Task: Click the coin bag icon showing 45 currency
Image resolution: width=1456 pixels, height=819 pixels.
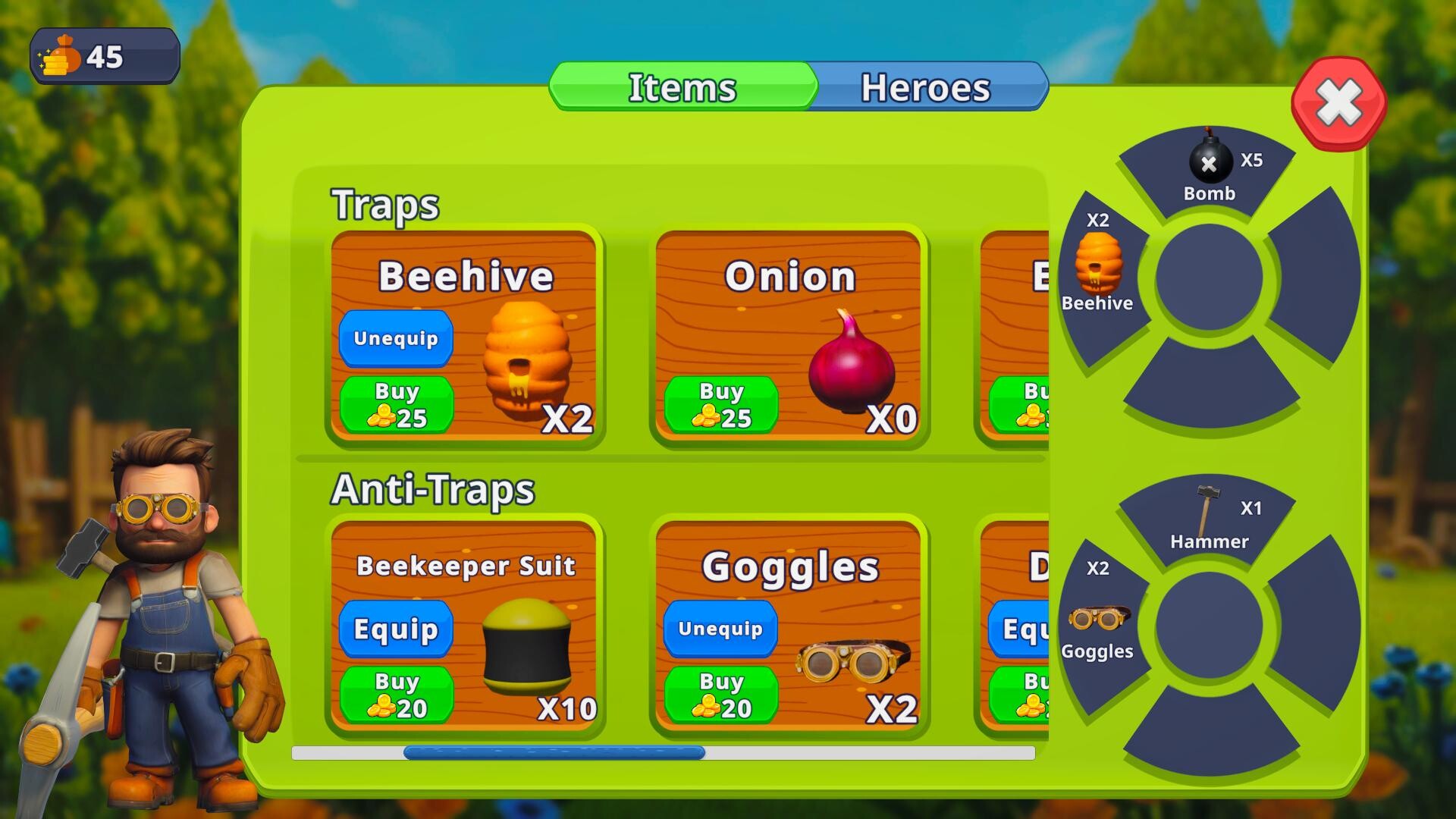Action: coord(59,55)
